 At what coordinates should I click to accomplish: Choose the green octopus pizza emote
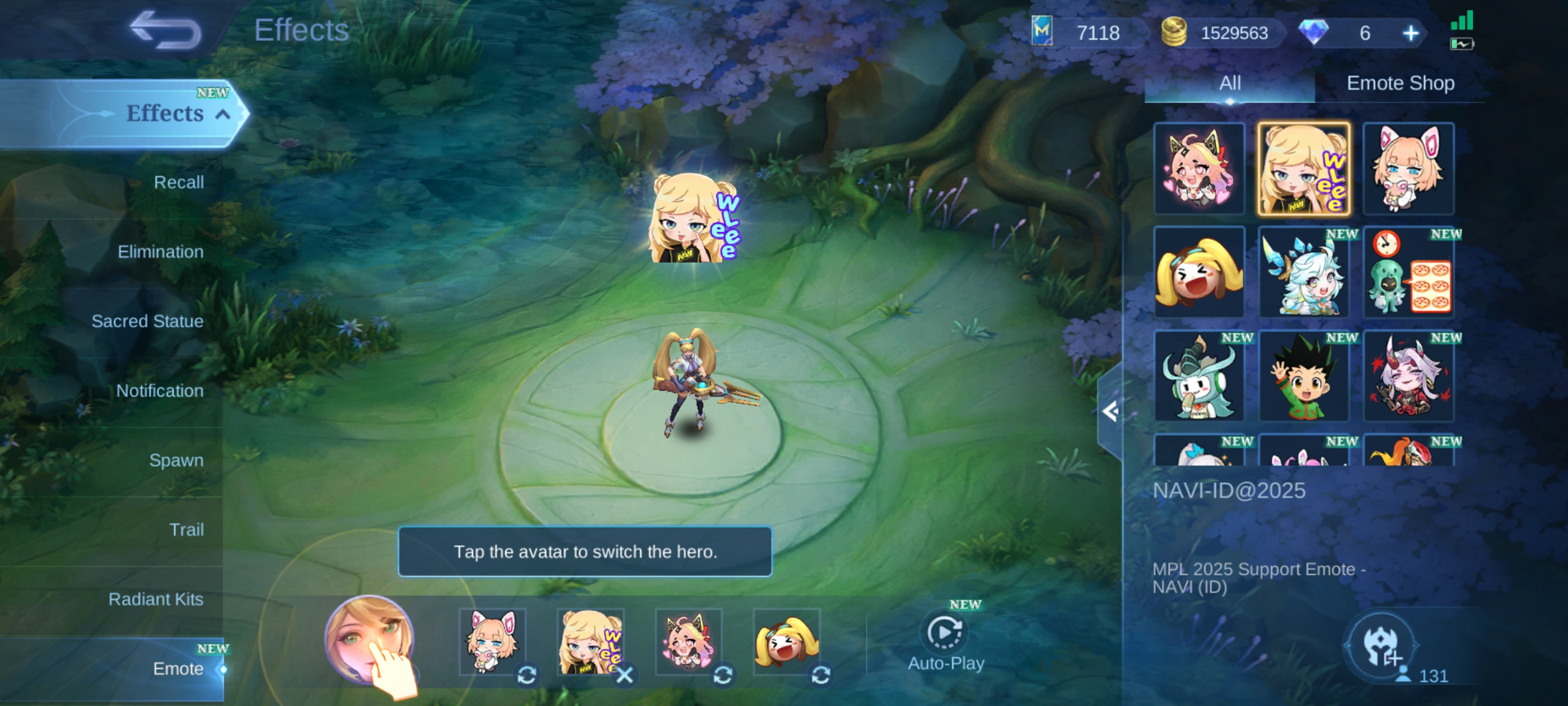(1408, 273)
